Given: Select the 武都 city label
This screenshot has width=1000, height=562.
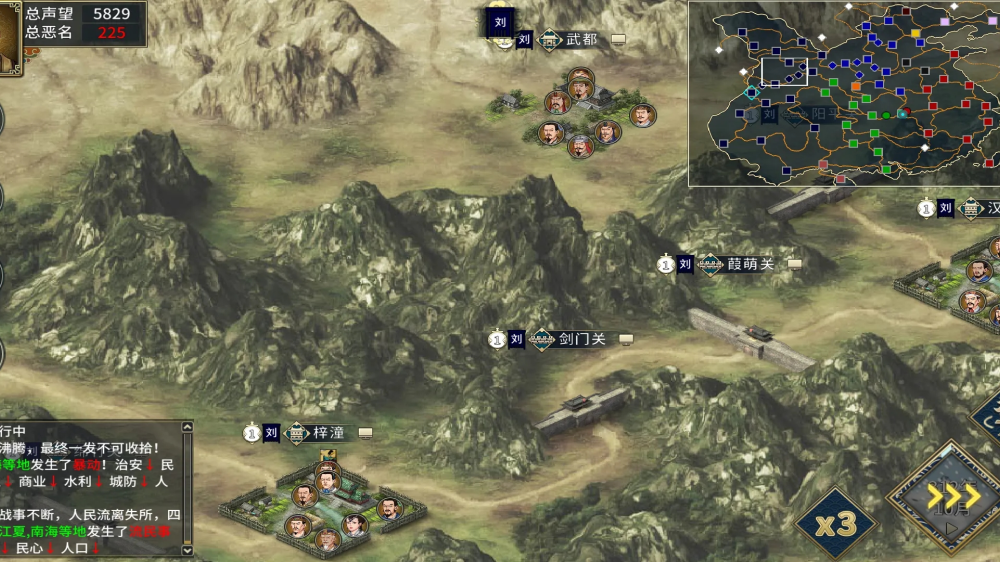Looking at the screenshot, I should (581, 40).
